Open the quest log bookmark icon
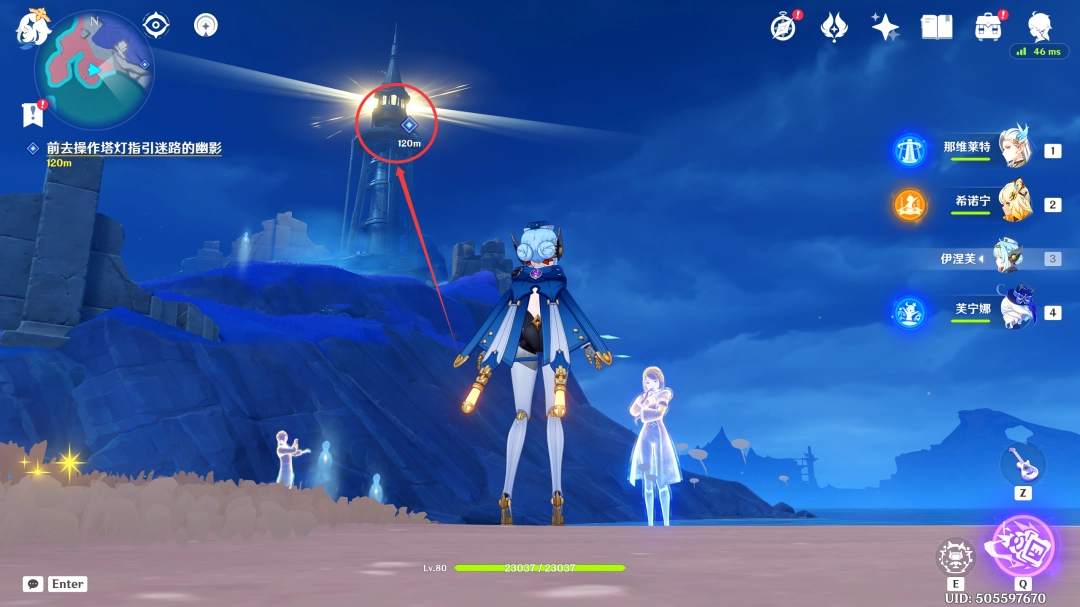 pyautogui.click(x=33, y=114)
